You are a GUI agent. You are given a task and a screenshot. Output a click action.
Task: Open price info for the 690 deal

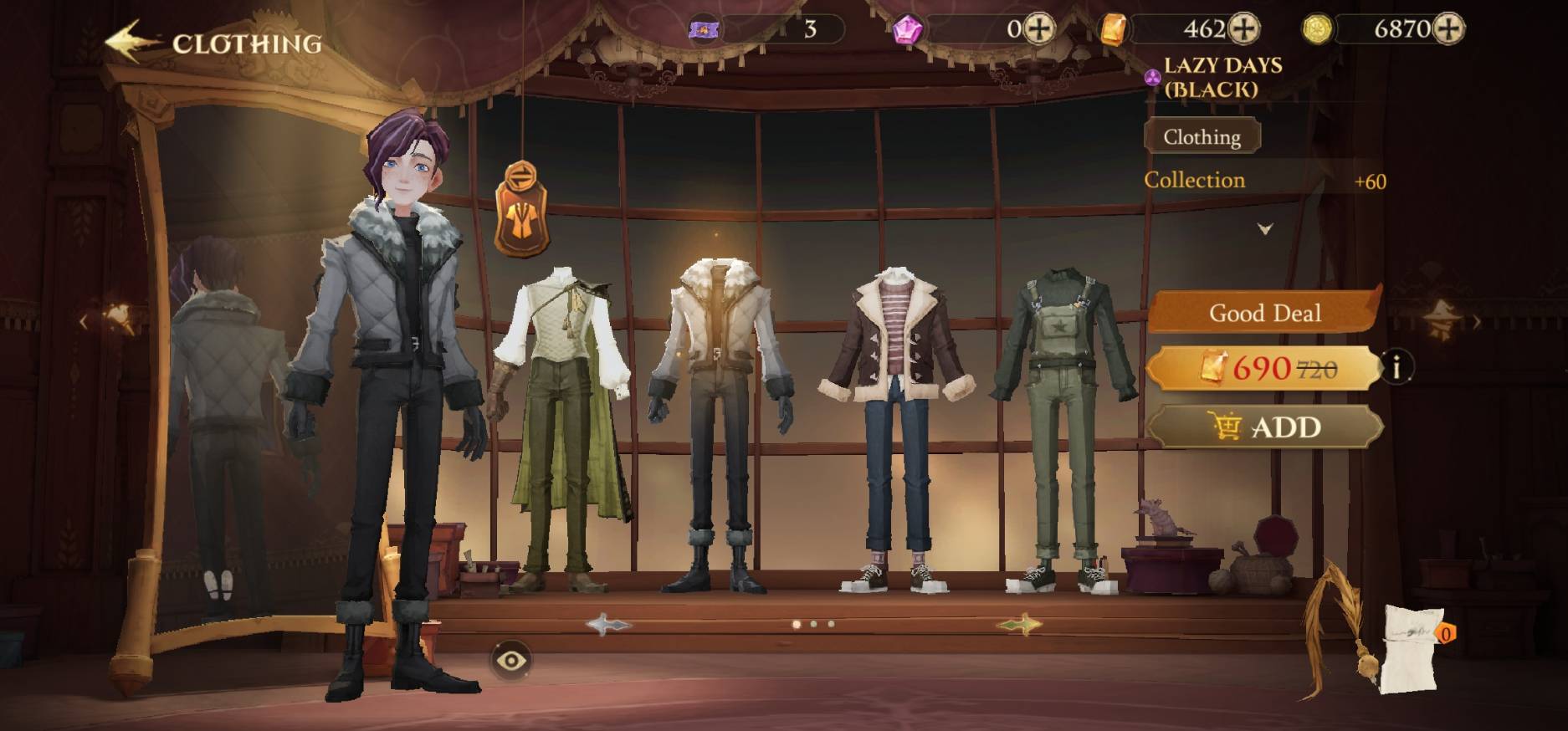[1396, 366]
